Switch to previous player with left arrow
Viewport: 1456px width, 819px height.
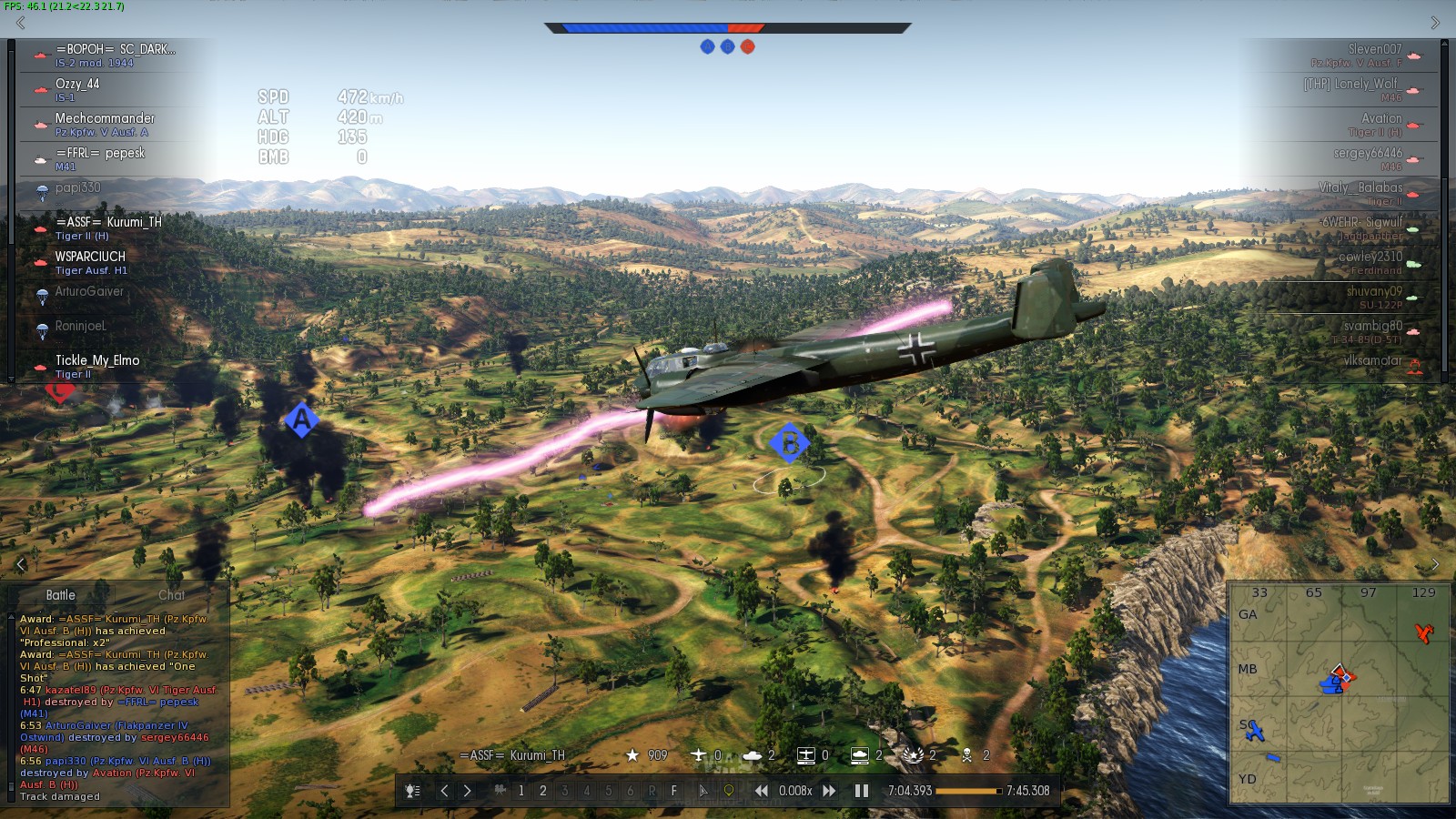[444, 791]
